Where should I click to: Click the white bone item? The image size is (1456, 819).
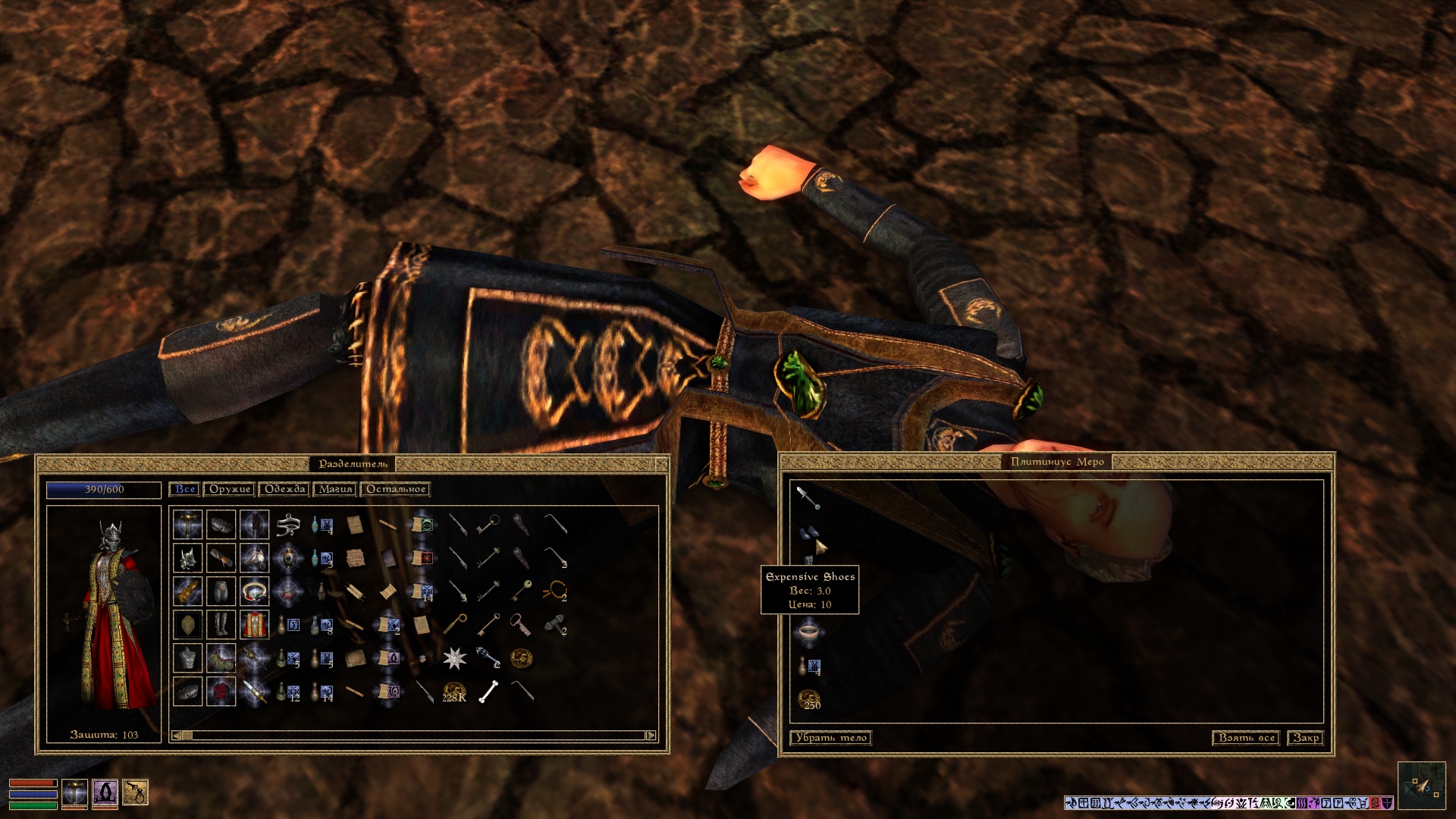coord(489,692)
